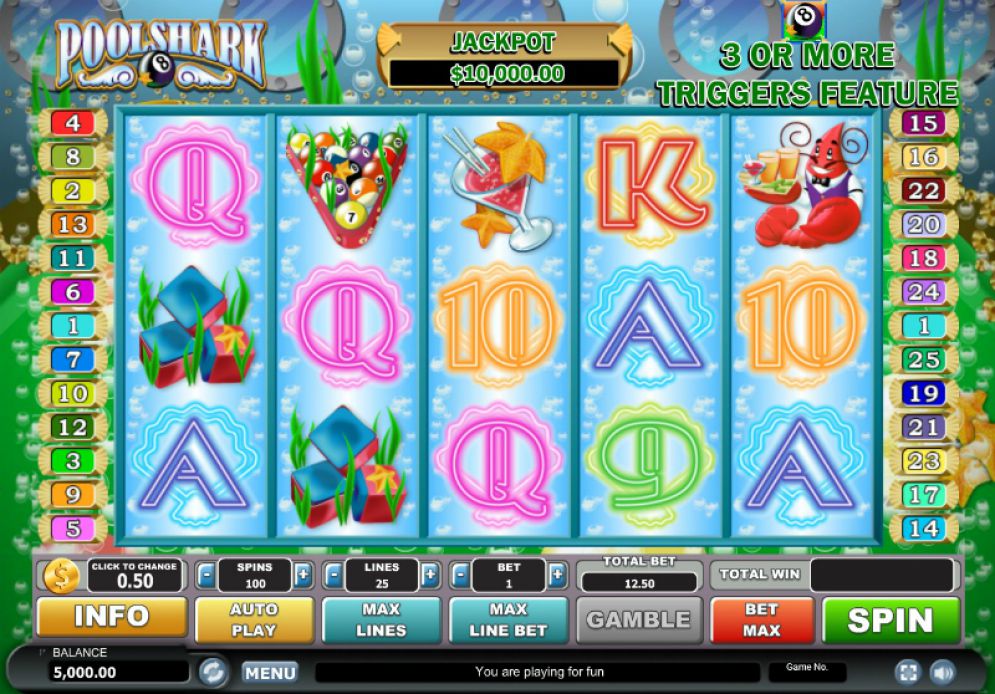Increase the number of lines
The image size is (995, 694).
click(x=430, y=575)
